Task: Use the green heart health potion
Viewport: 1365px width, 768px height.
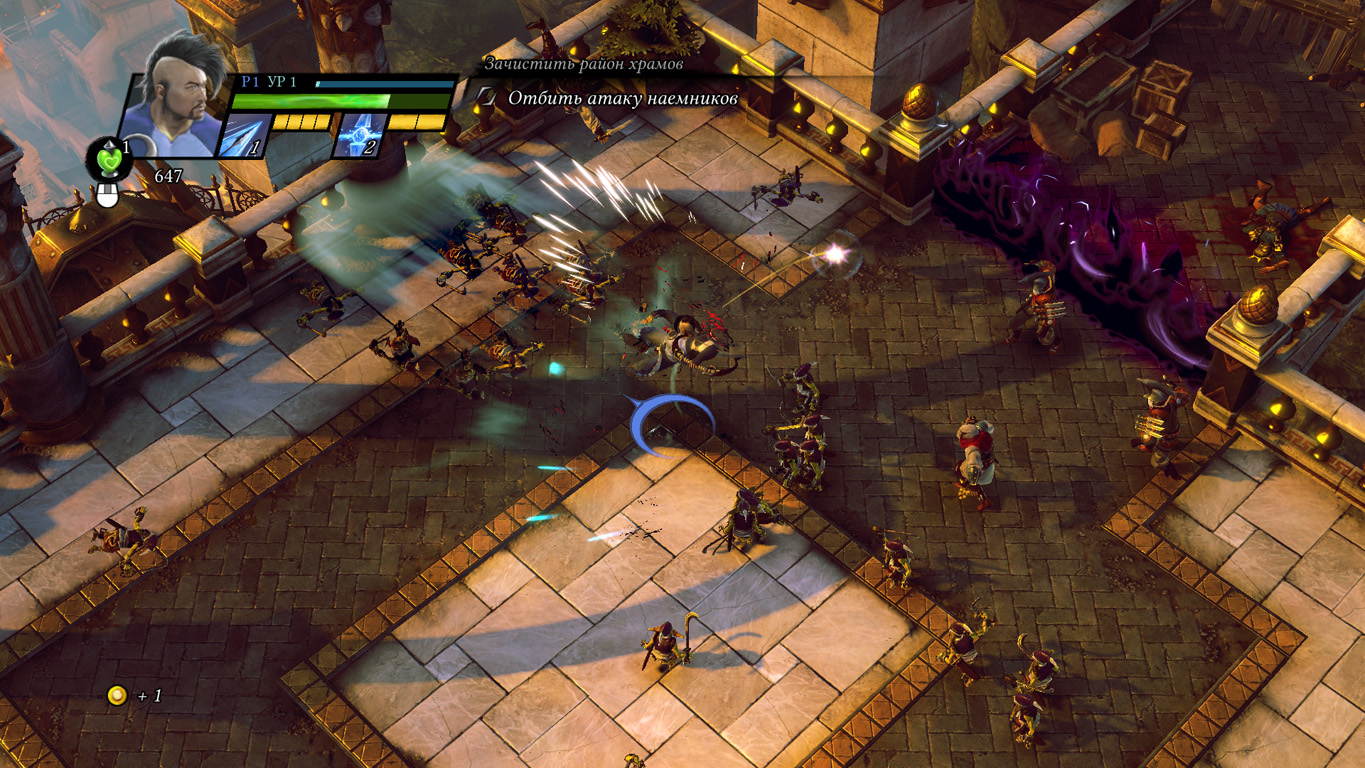Action: click(x=108, y=160)
